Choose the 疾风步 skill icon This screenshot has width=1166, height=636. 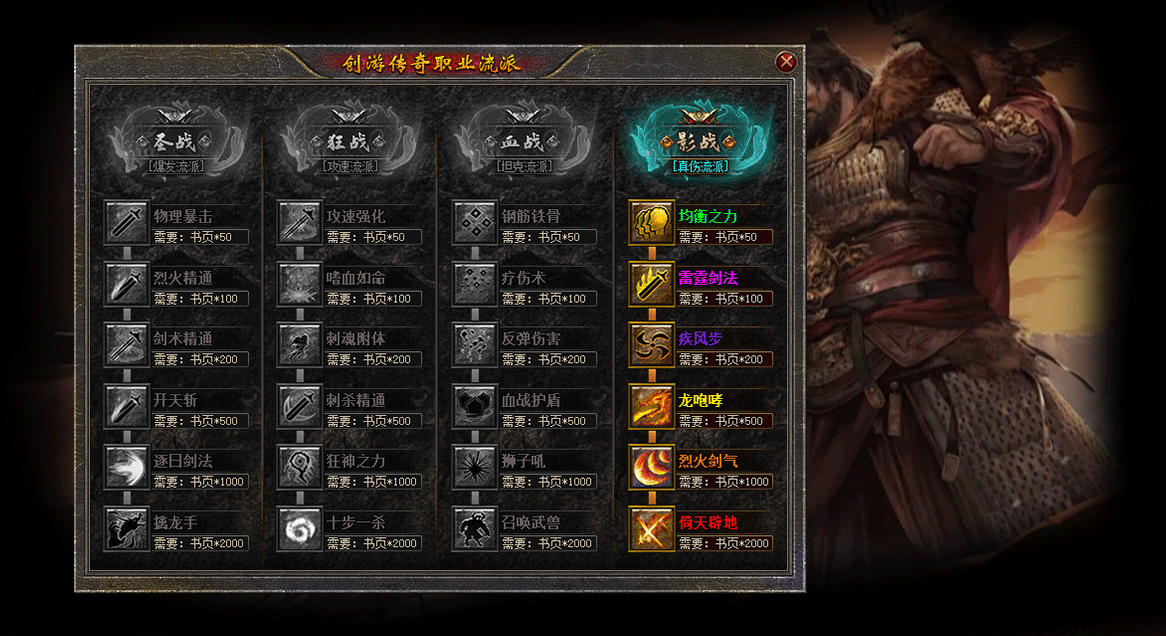(651, 345)
